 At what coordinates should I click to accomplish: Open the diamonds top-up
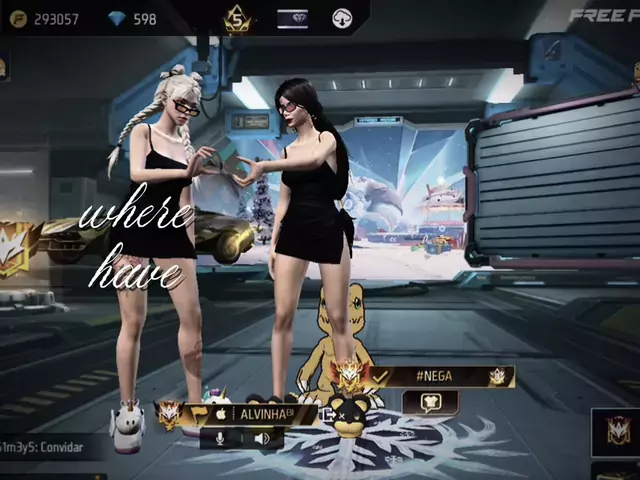click(133, 18)
